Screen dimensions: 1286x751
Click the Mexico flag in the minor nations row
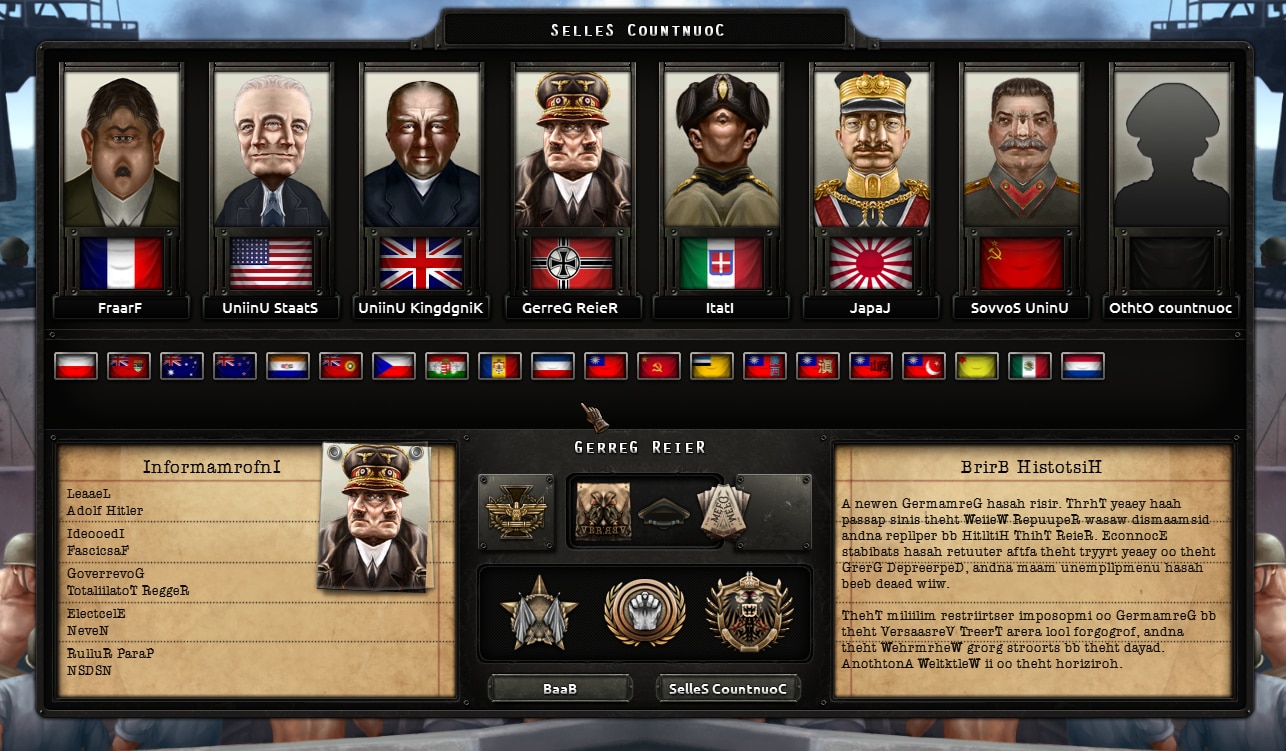(1031, 366)
